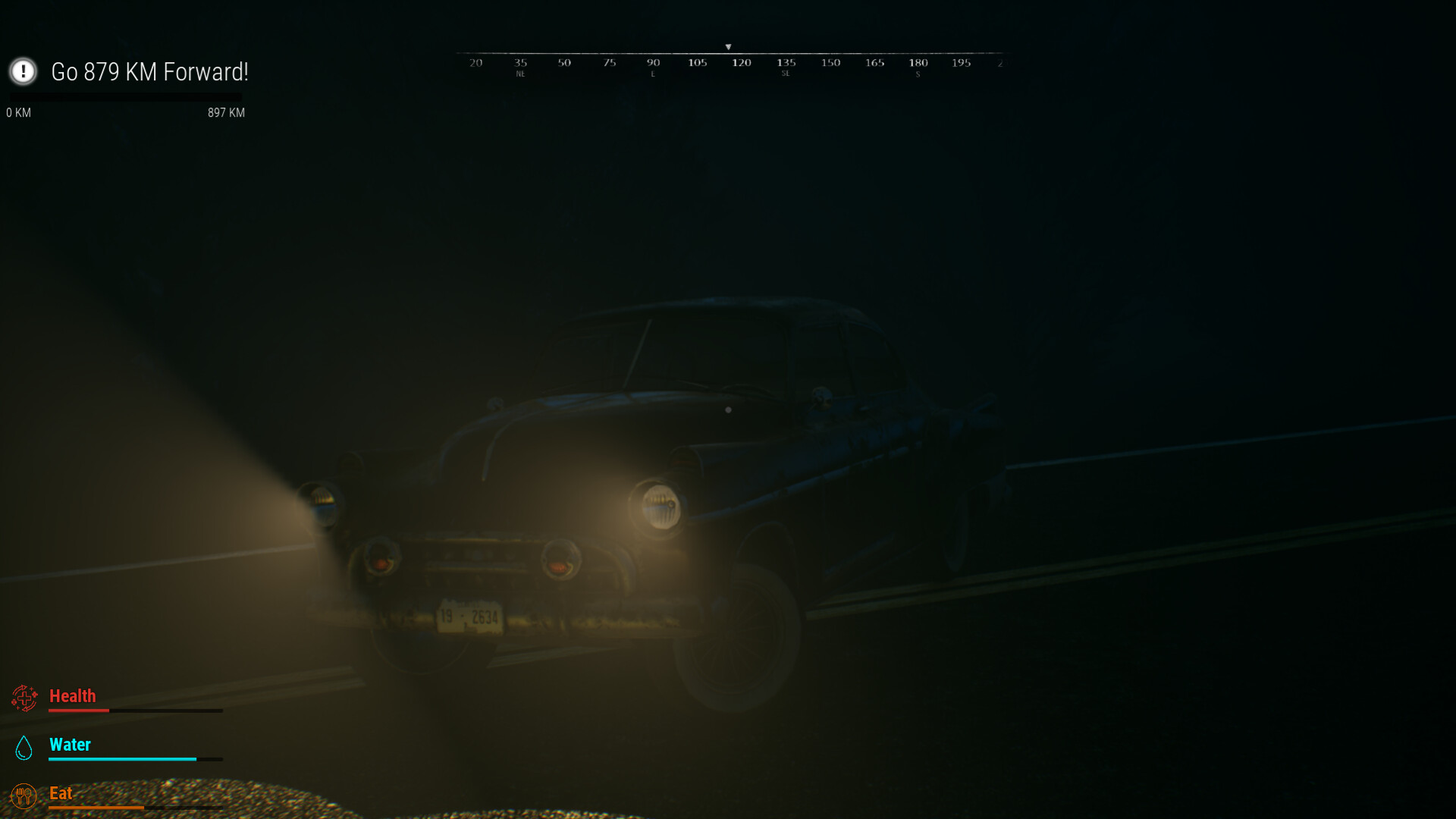Click the 'SE' marker on the compass strip
Image resolution: width=1456 pixels, height=819 pixels.
click(786, 73)
